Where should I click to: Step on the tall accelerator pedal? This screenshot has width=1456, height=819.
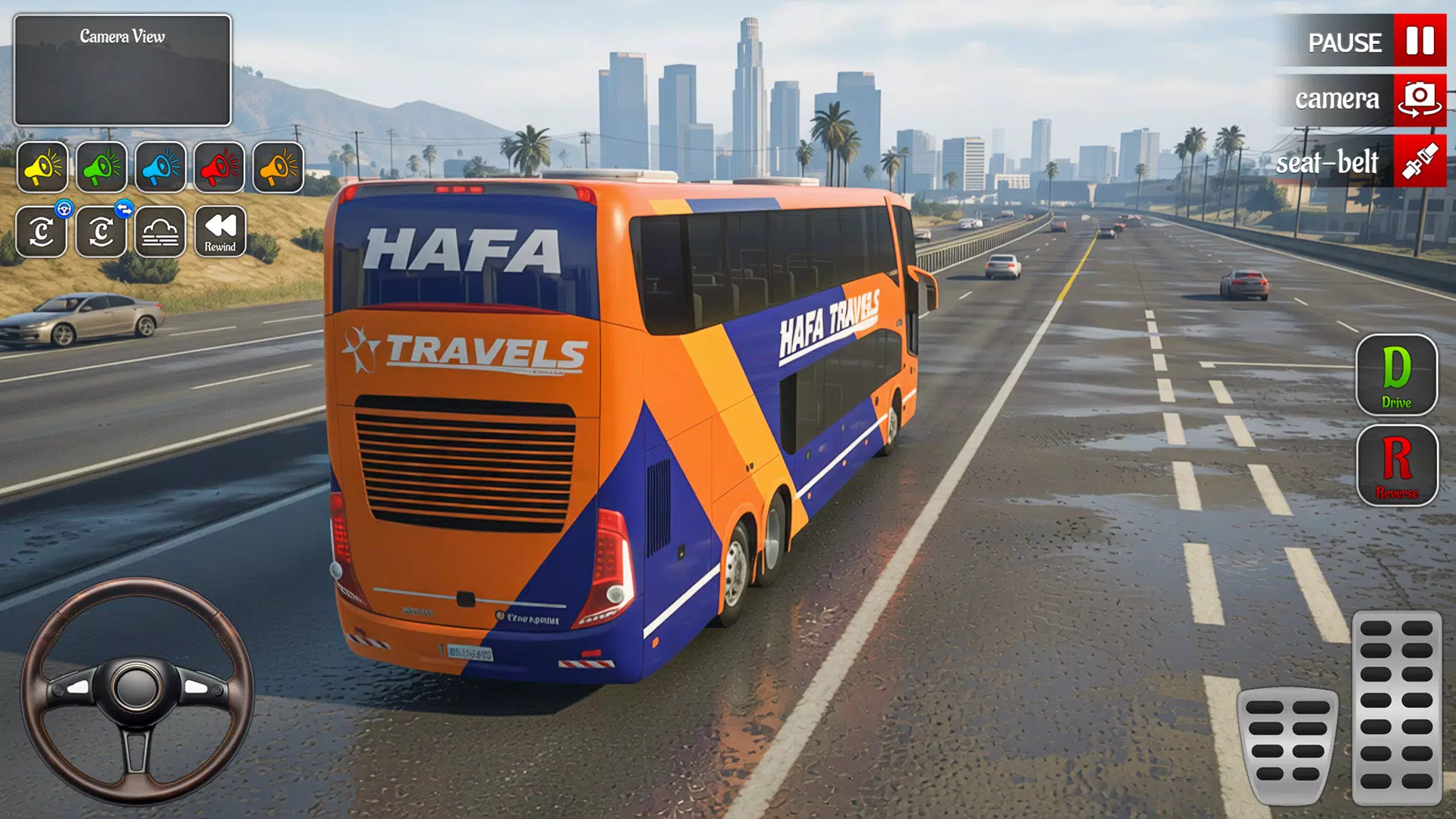(x=1396, y=706)
